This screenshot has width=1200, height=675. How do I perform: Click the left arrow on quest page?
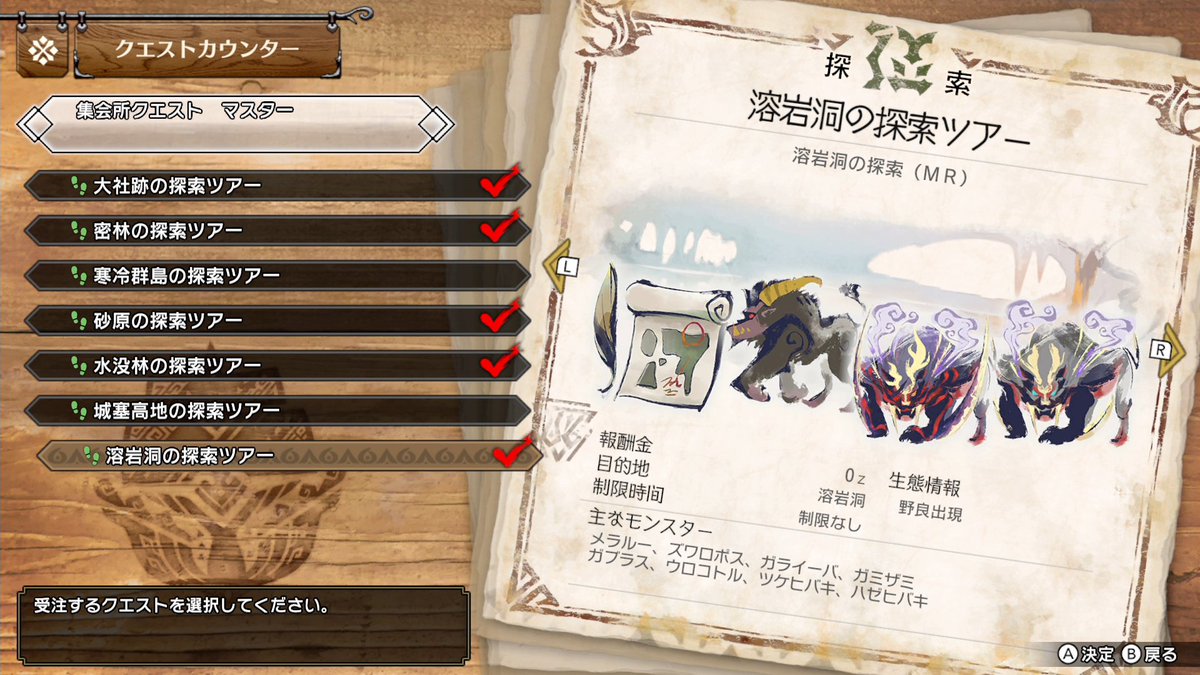click(x=558, y=267)
